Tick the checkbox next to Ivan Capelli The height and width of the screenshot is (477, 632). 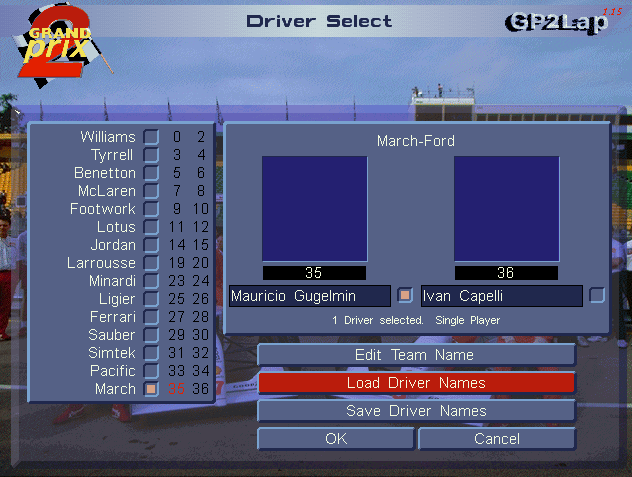coord(597,295)
